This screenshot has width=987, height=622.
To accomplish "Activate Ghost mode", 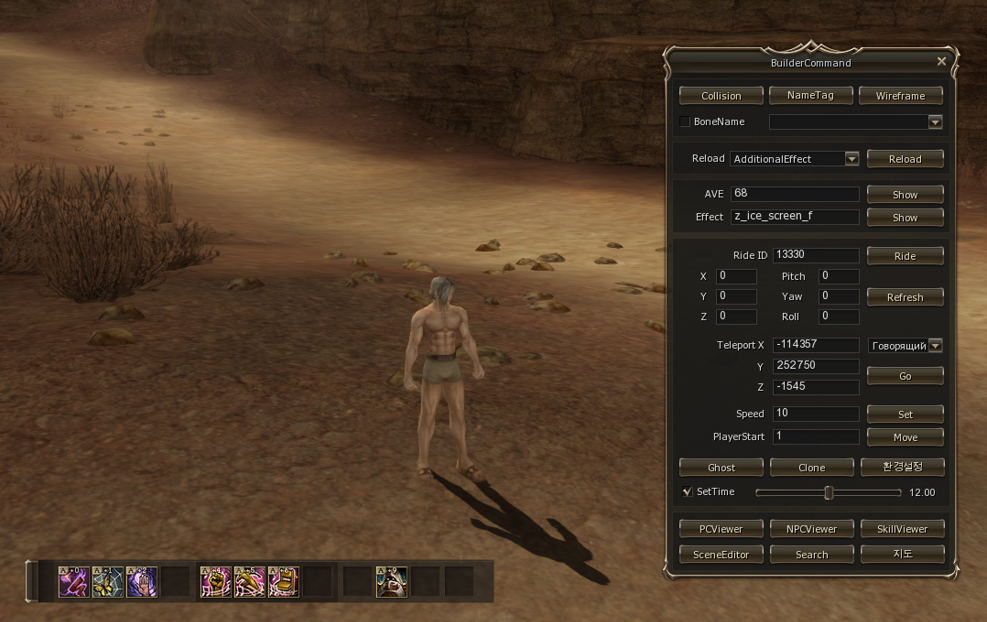I will coord(721,467).
